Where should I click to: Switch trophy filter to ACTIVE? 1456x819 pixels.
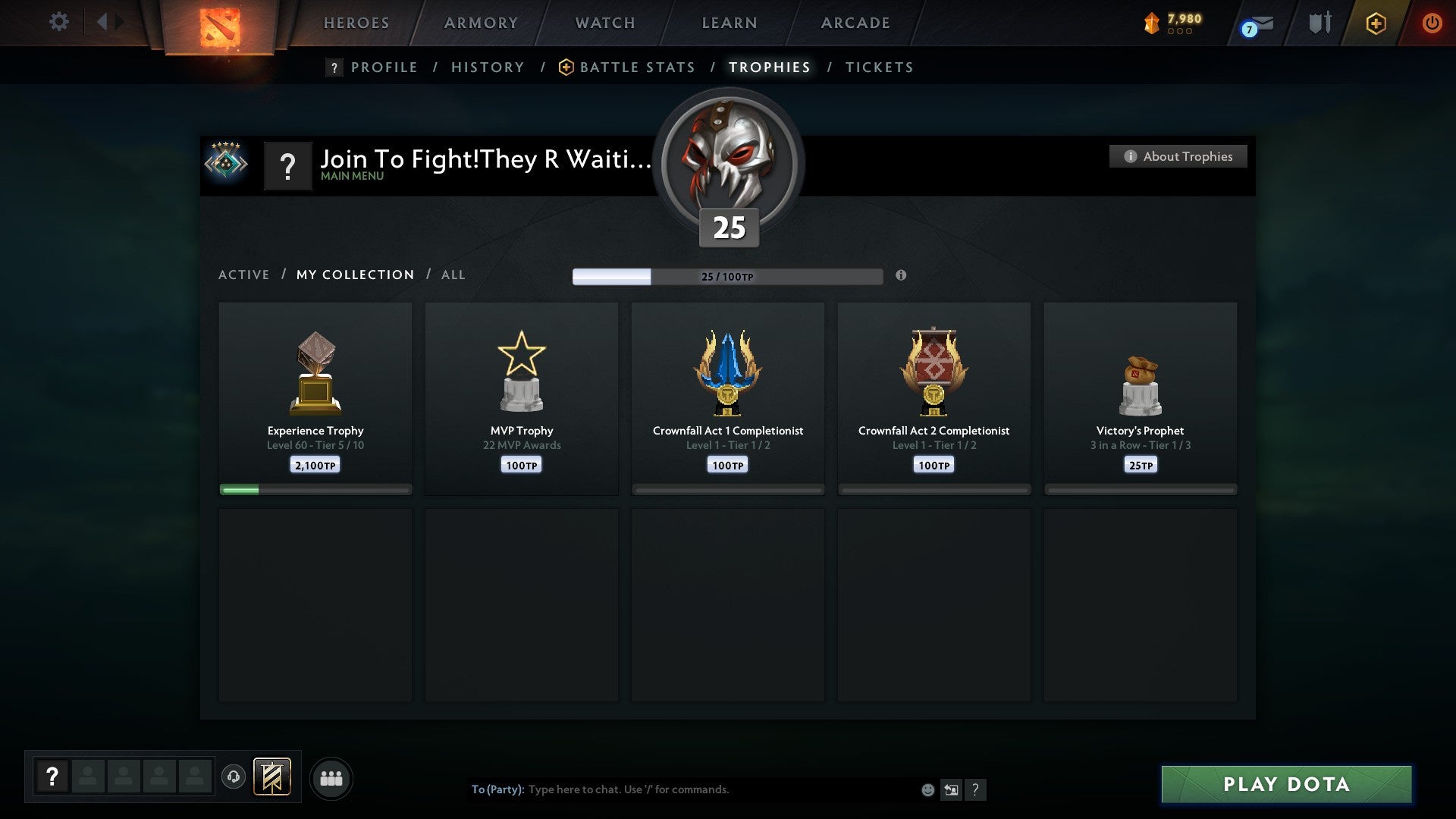pos(244,275)
